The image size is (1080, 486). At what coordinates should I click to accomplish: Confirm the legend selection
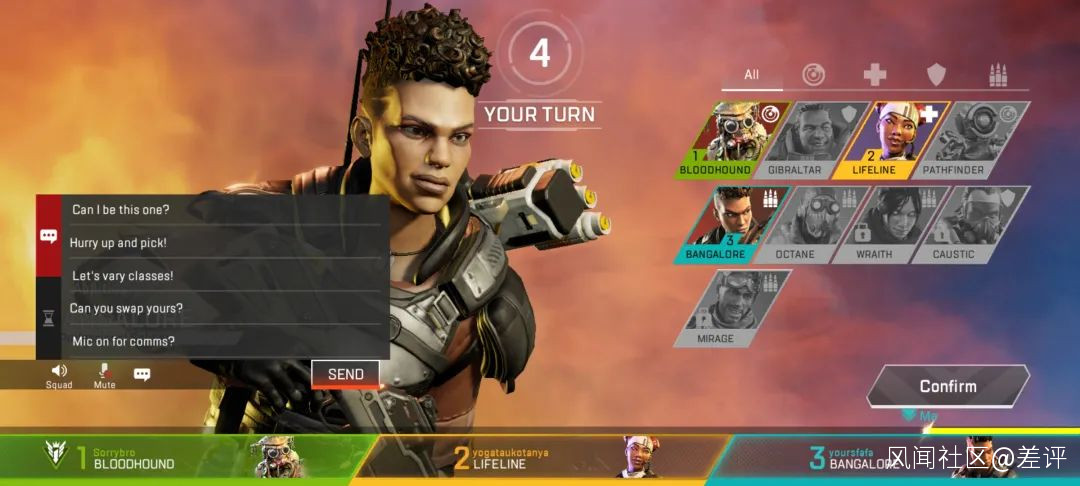[947, 386]
